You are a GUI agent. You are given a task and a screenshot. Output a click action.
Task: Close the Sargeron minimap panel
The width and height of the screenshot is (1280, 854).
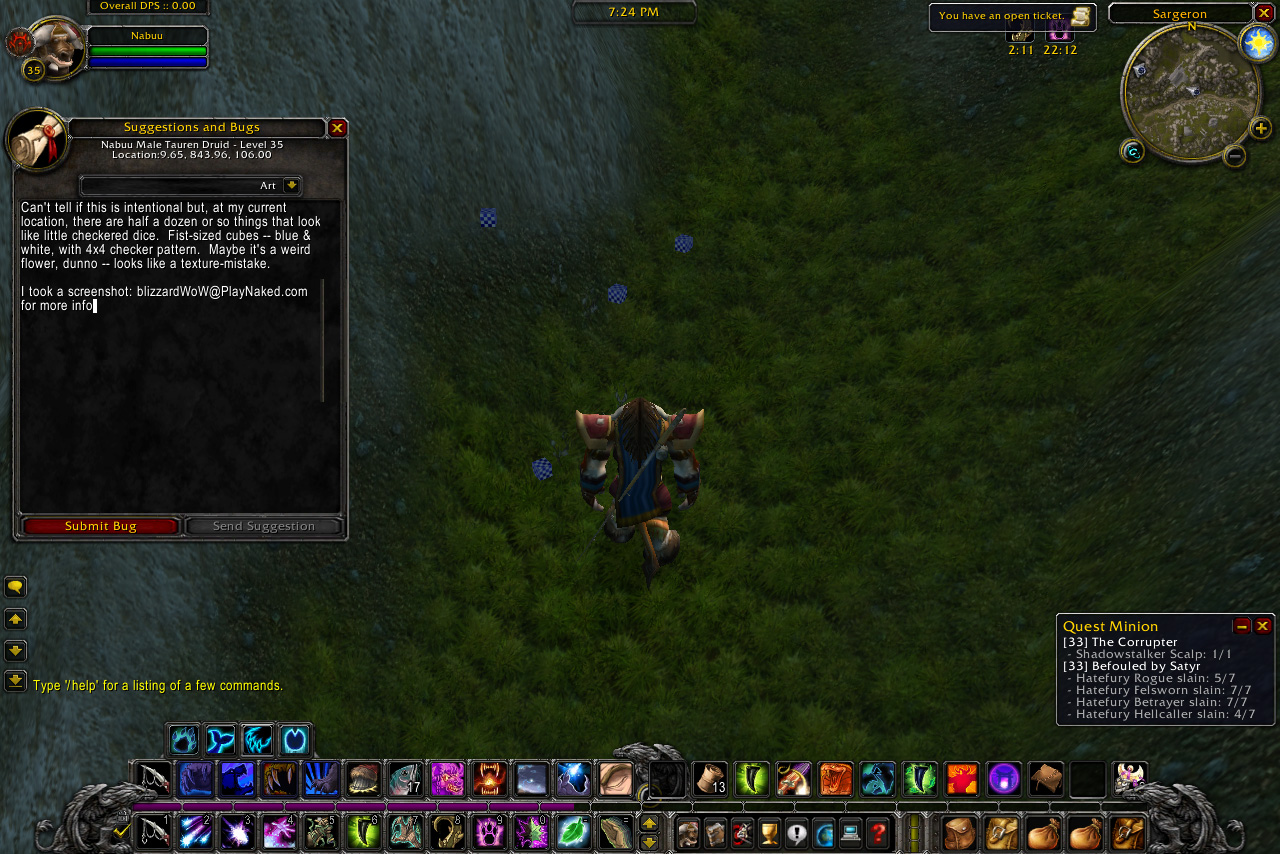1264,13
